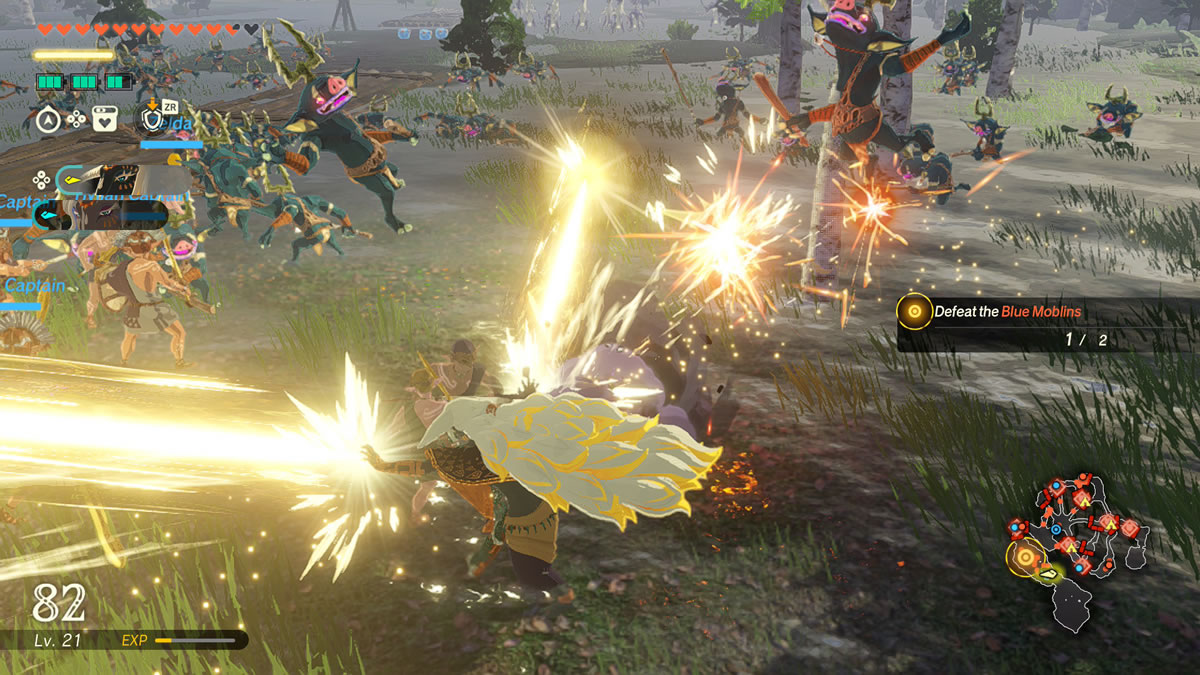Screen dimensions: 1200x675
Task: Click the battlefield minimap
Action: coord(1078,550)
